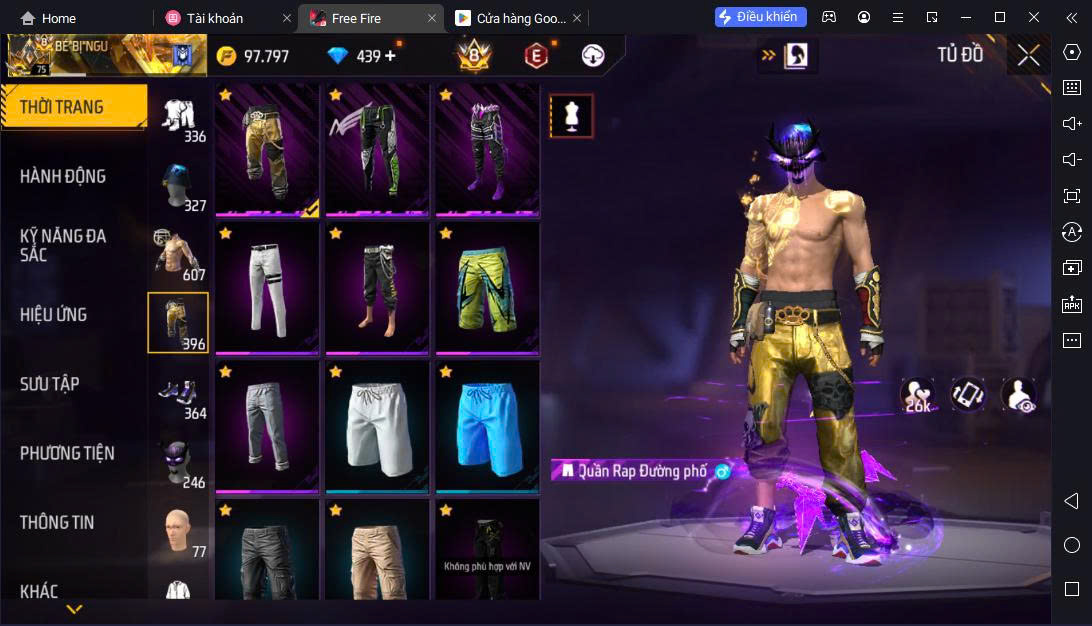Pick the white drawstring shorts
1092x626 pixels.
point(377,426)
